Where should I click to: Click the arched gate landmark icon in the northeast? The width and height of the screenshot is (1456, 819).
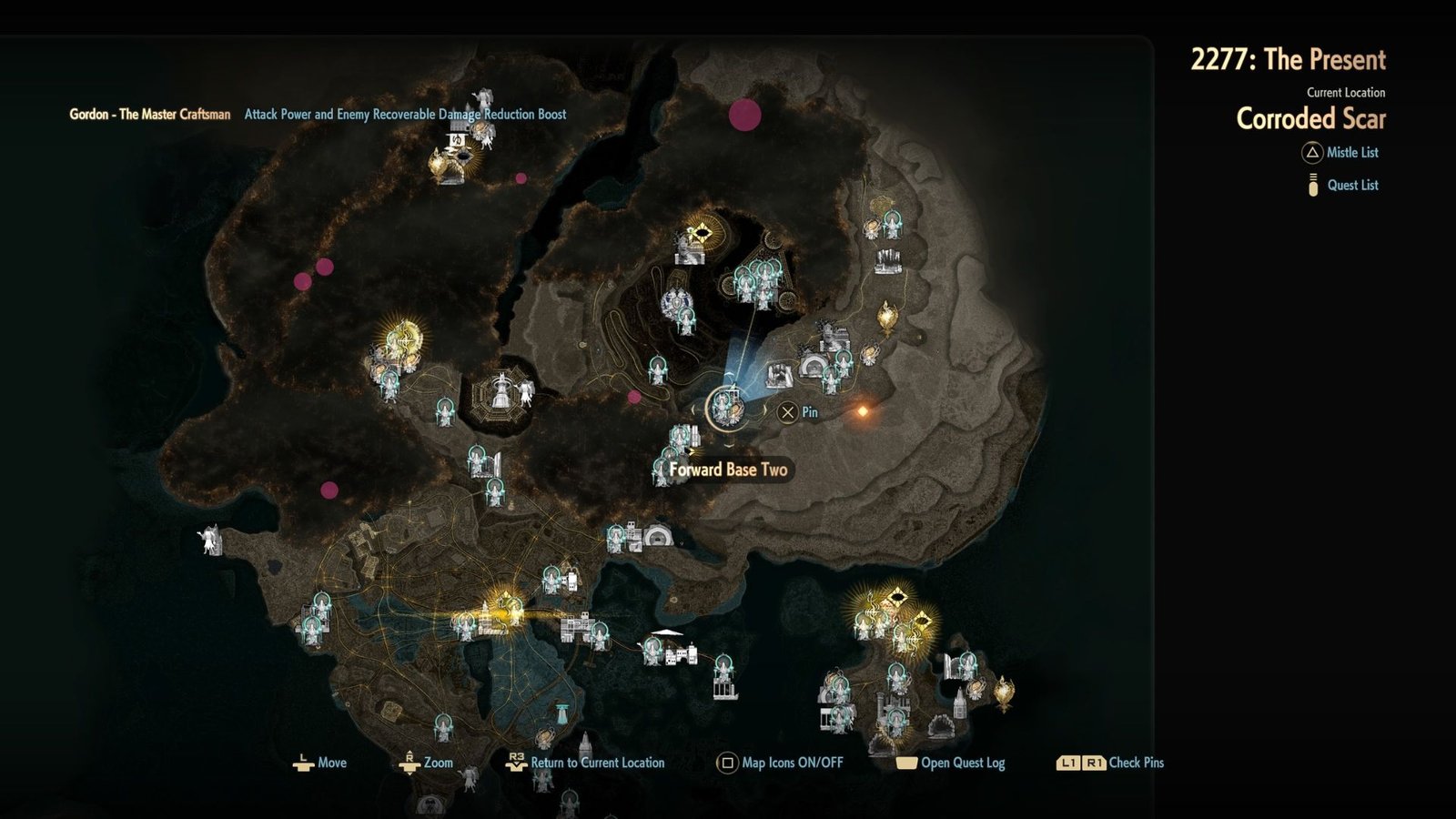coord(814,364)
